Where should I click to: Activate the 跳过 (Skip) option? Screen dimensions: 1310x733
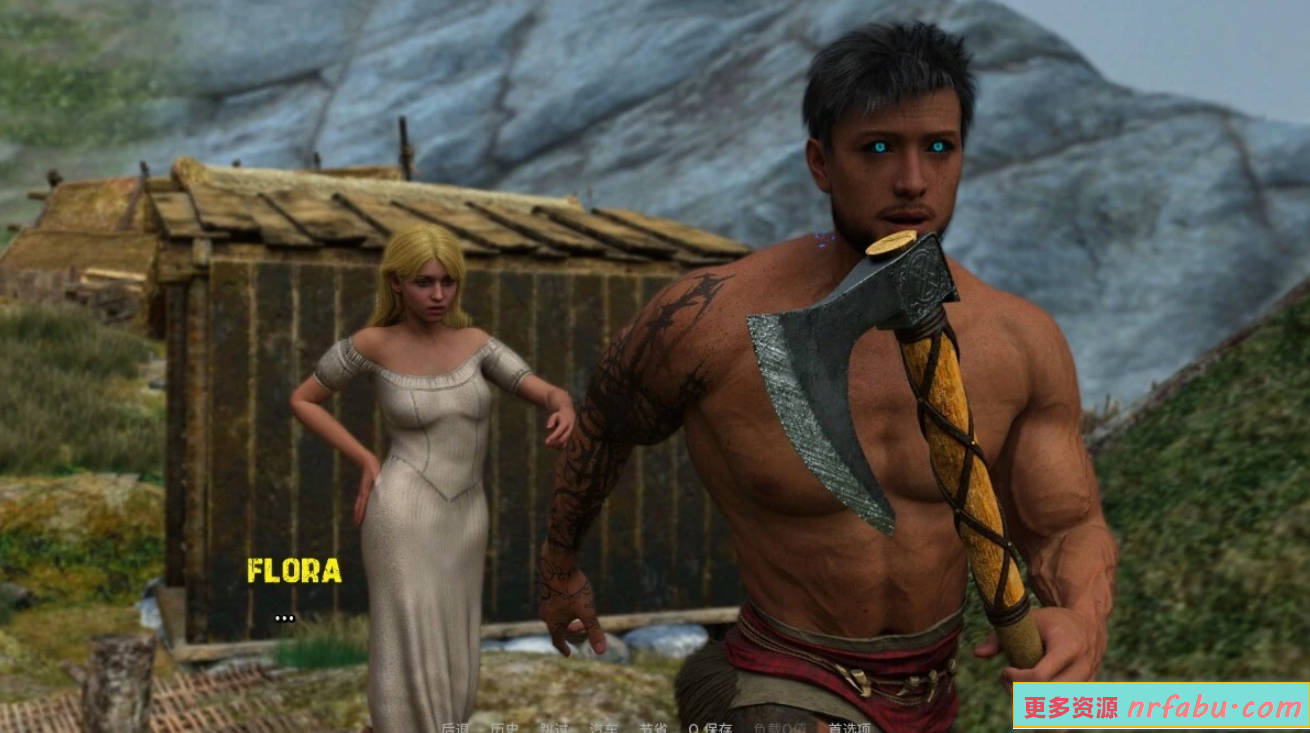pyautogui.click(x=553, y=727)
